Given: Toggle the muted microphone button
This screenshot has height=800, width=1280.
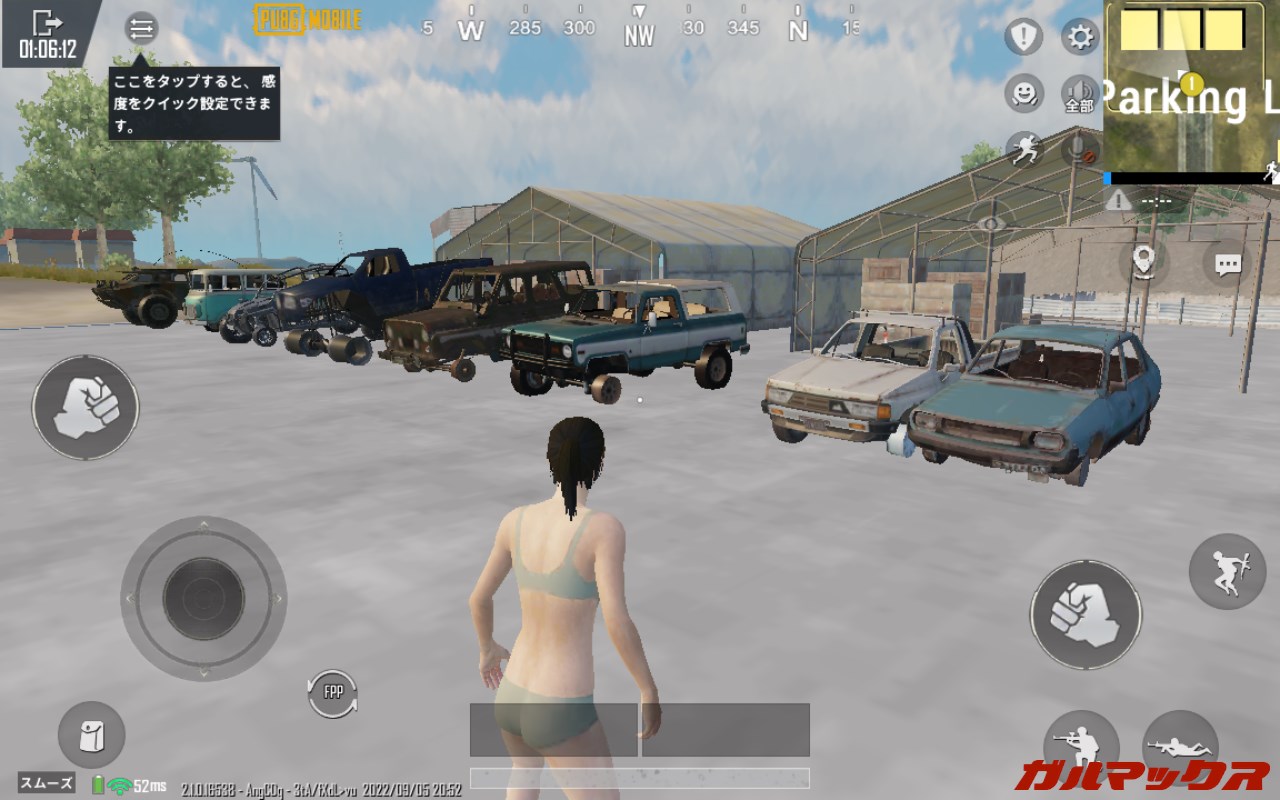Looking at the screenshot, I should [x=1080, y=150].
